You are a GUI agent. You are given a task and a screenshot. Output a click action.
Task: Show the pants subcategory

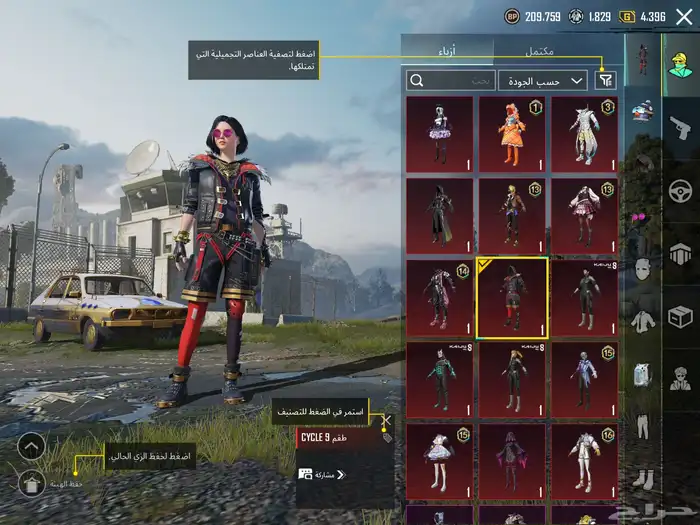coord(642,428)
